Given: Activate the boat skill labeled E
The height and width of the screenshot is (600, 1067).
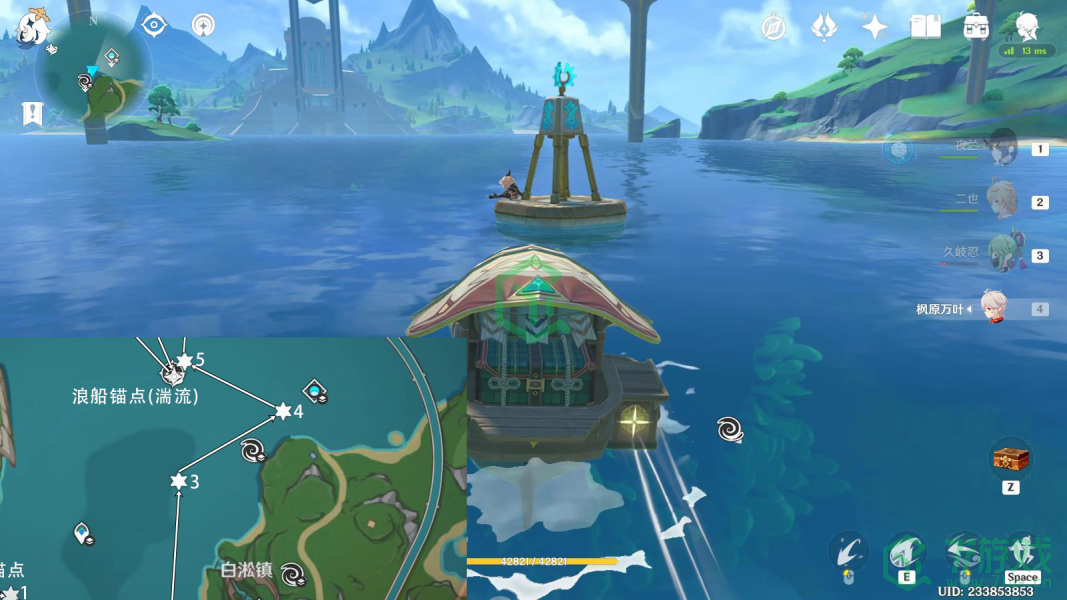Looking at the screenshot, I should (x=906, y=552).
